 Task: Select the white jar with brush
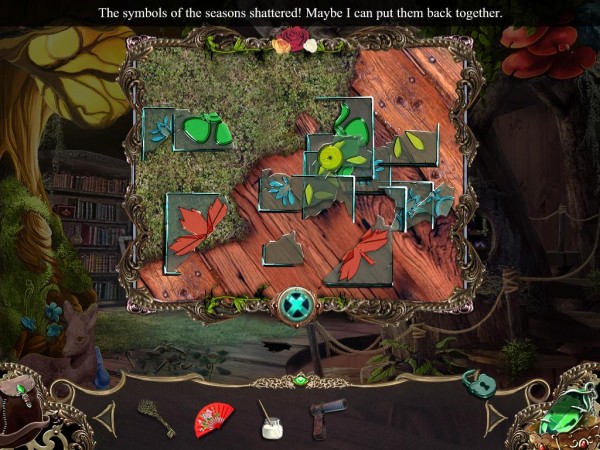[269, 420]
